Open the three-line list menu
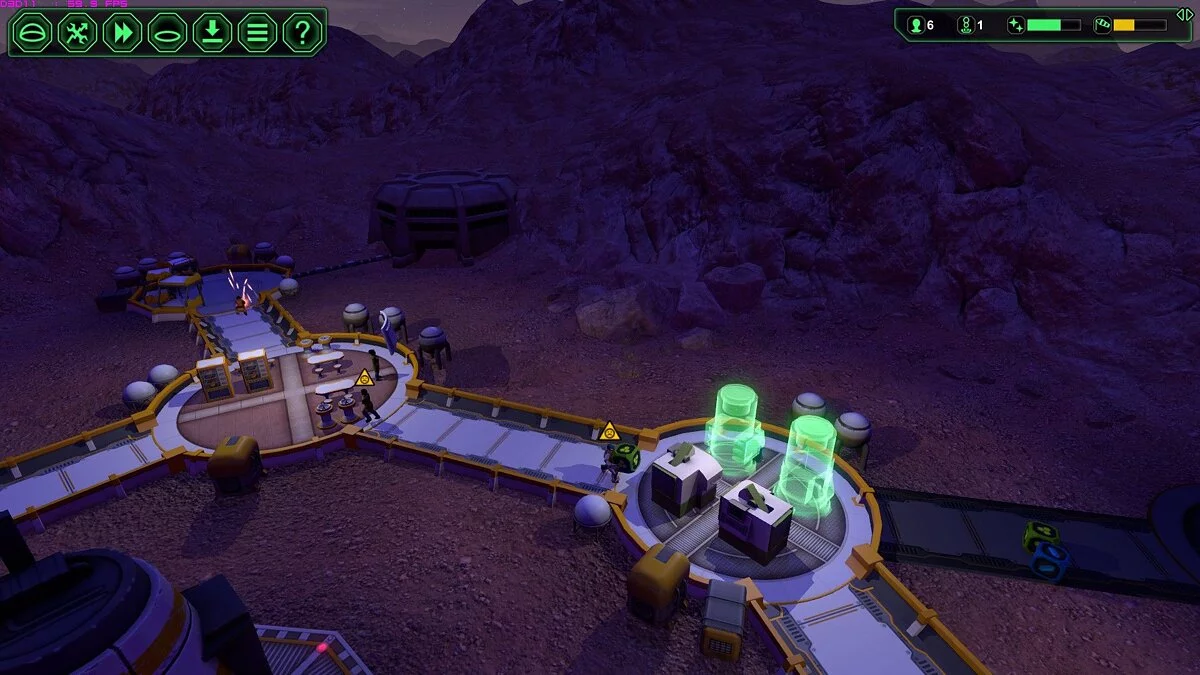 (x=257, y=32)
